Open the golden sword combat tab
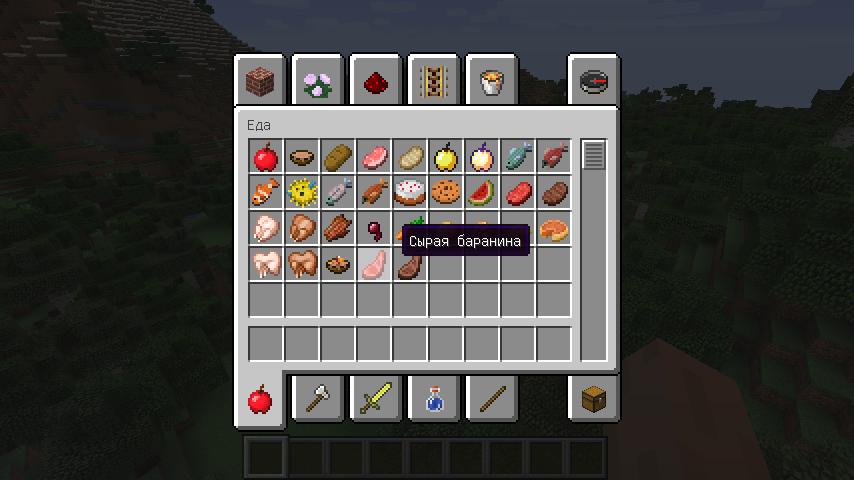 tap(376, 400)
